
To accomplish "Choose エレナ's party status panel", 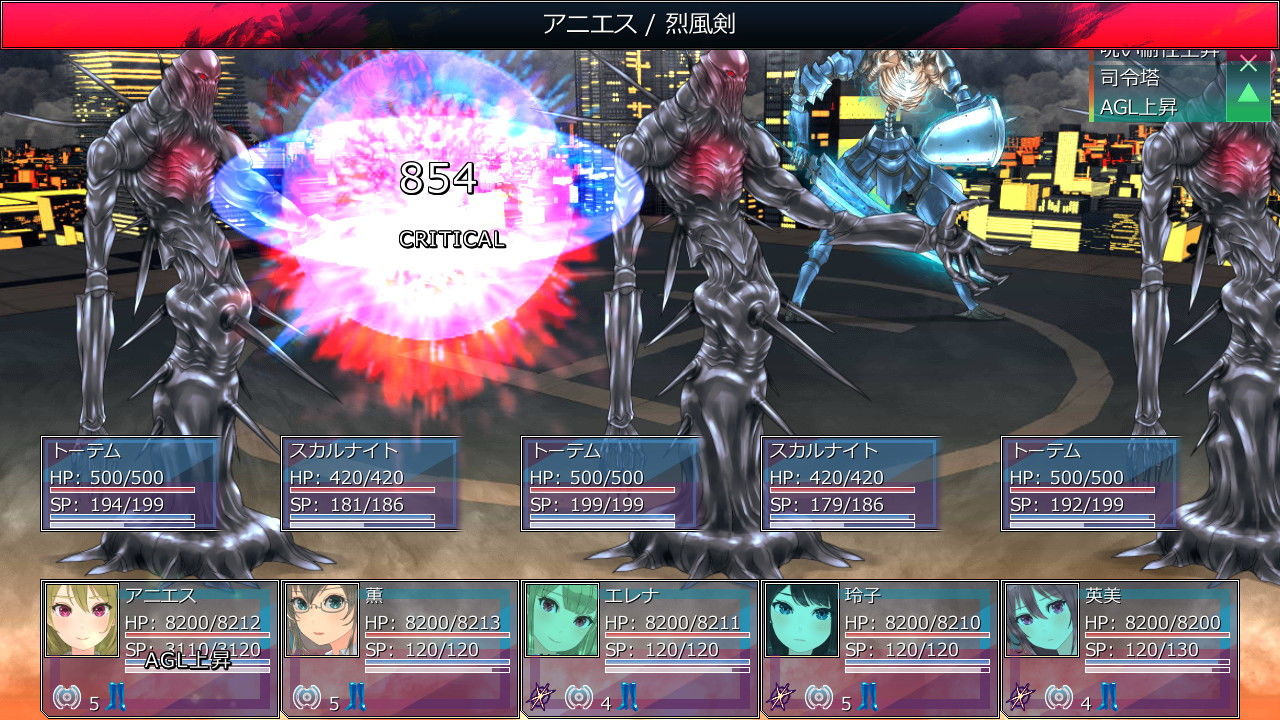I will coord(640,648).
